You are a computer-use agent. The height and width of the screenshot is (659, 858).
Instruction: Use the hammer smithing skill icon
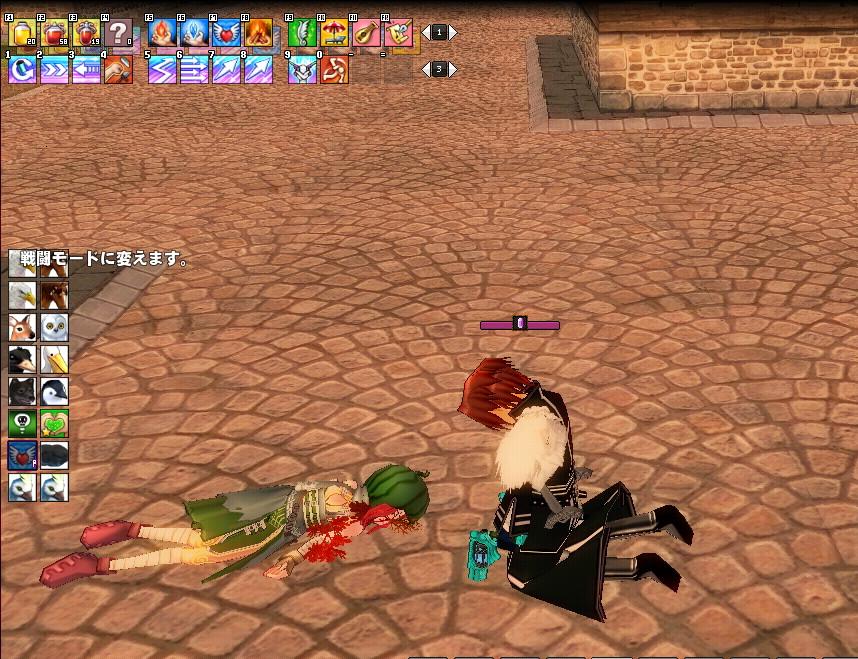click(118, 70)
